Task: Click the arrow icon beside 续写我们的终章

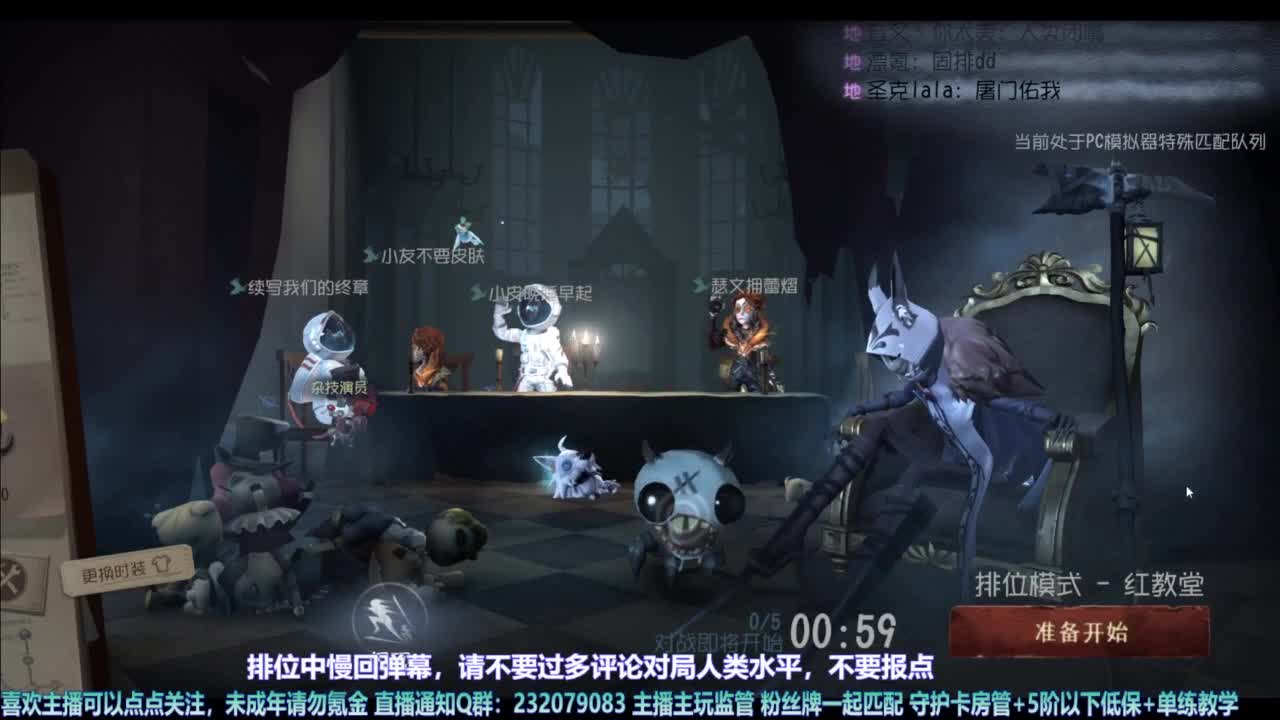Action: coord(234,284)
